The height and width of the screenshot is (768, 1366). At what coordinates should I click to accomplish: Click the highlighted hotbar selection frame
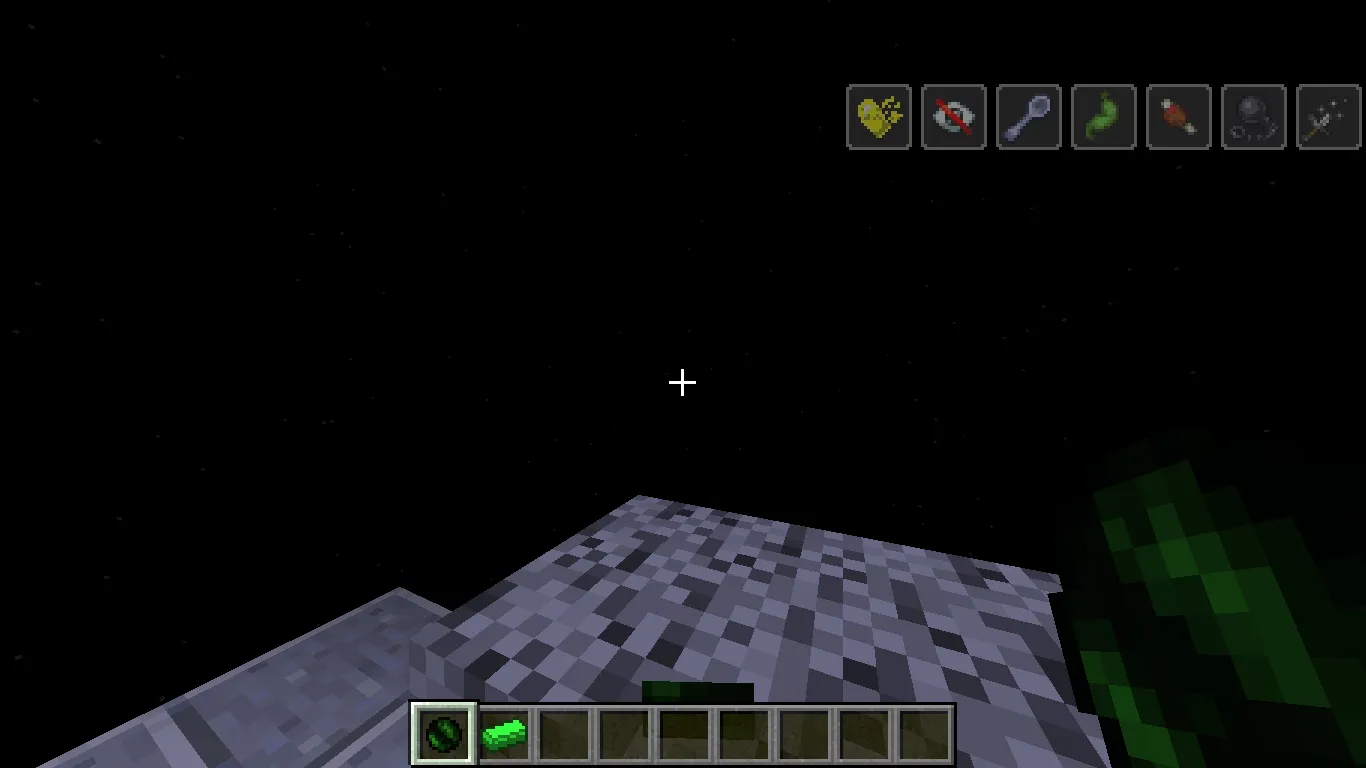click(x=443, y=733)
